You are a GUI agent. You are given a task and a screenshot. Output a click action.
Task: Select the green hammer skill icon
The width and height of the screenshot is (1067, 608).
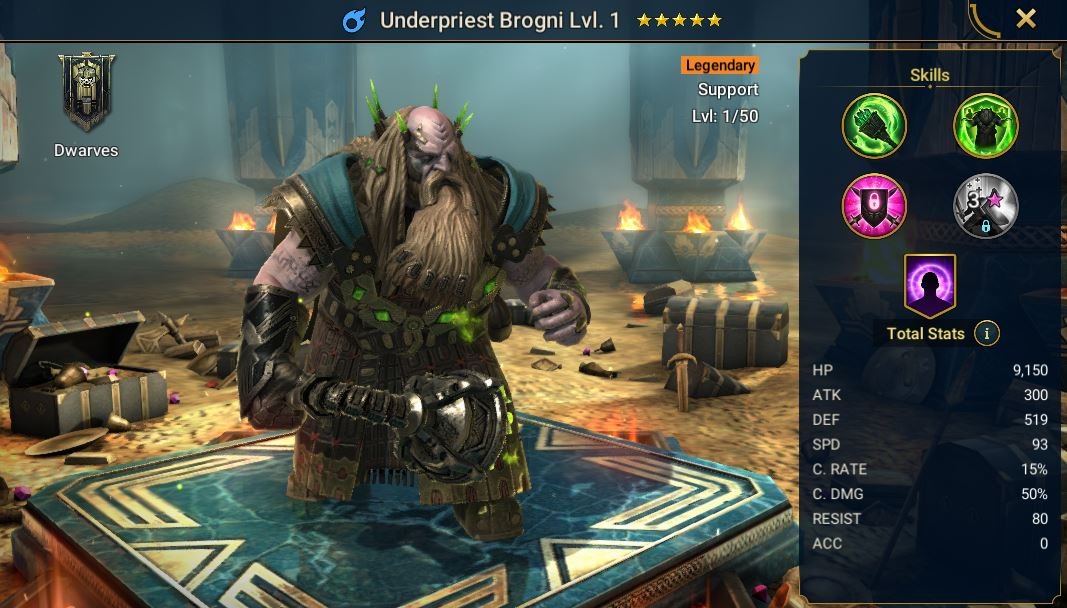pyautogui.click(x=874, y=126)
